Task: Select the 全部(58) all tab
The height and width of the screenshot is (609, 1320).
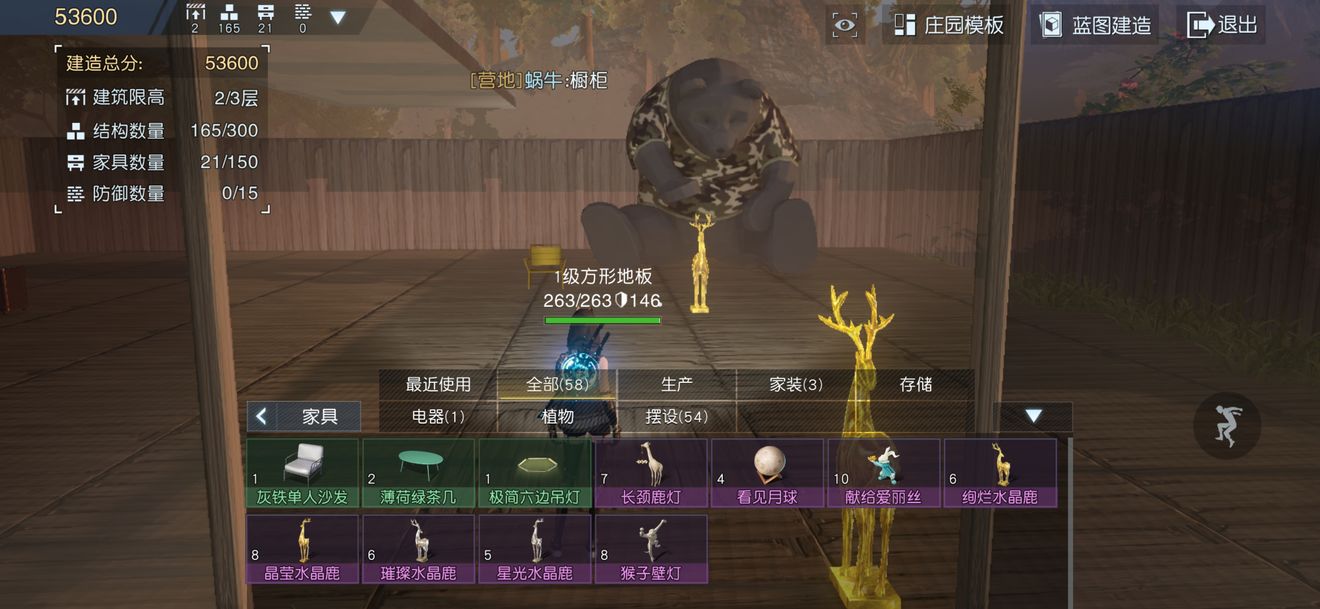Action: pos(557,384)
